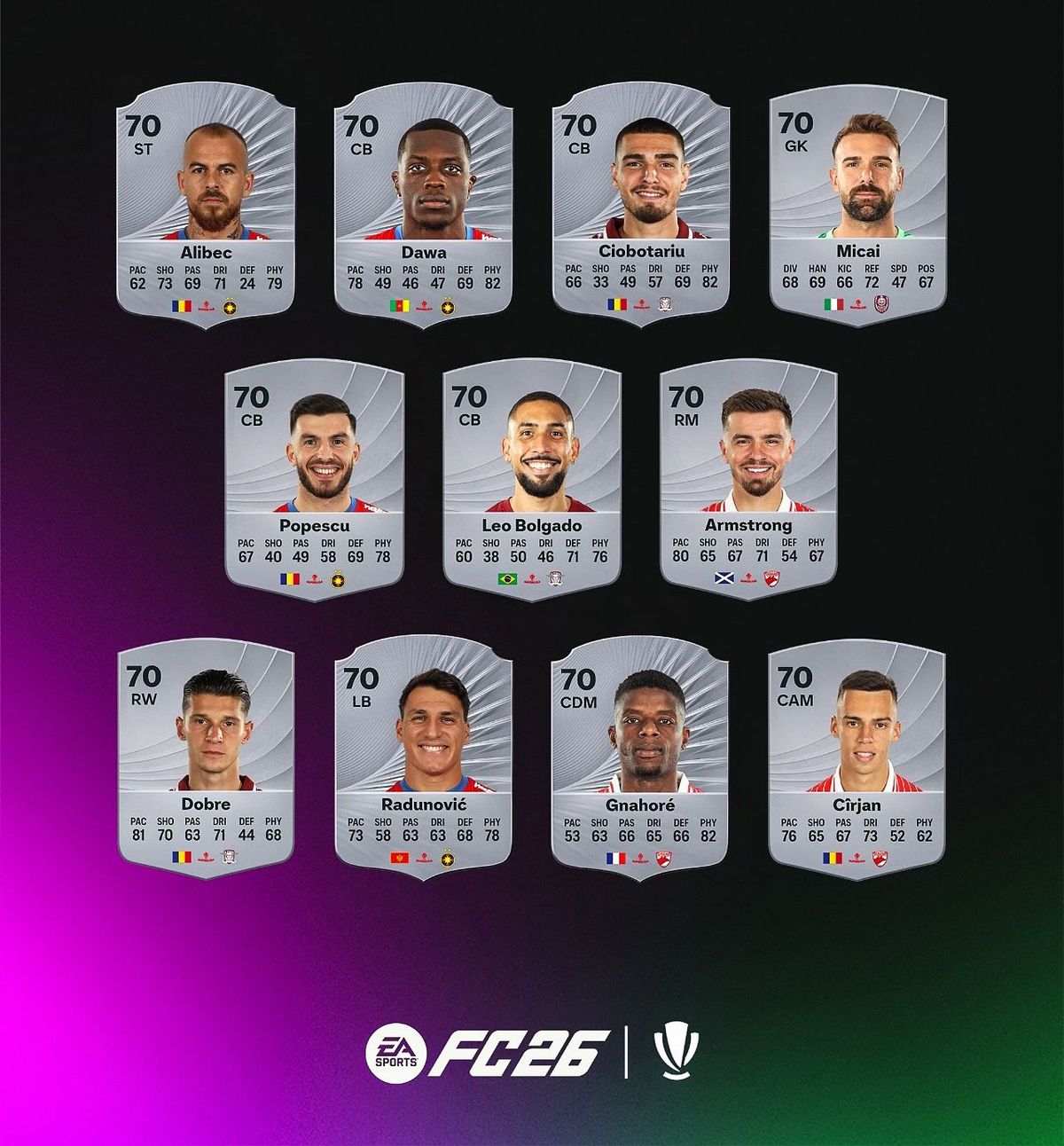Open the Dobre RW player card

click(206, 758)
